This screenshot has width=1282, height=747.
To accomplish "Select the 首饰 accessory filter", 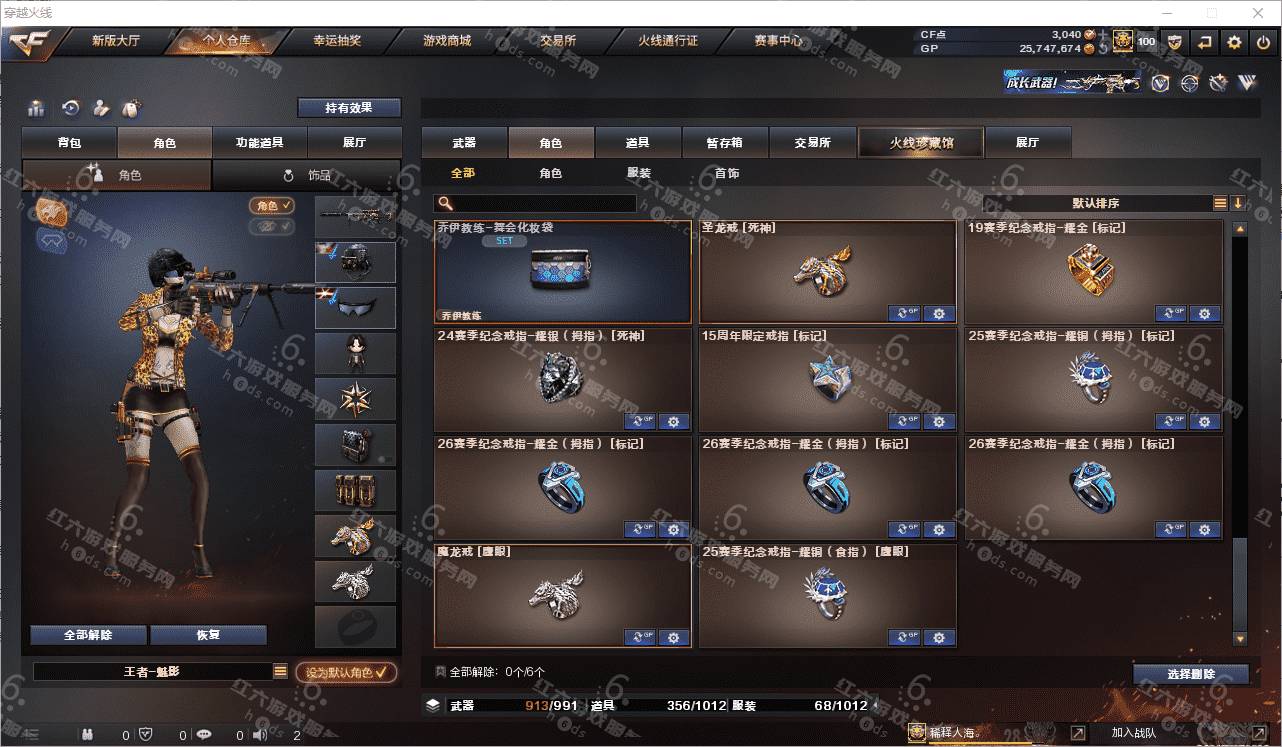I will click(727, 173).
